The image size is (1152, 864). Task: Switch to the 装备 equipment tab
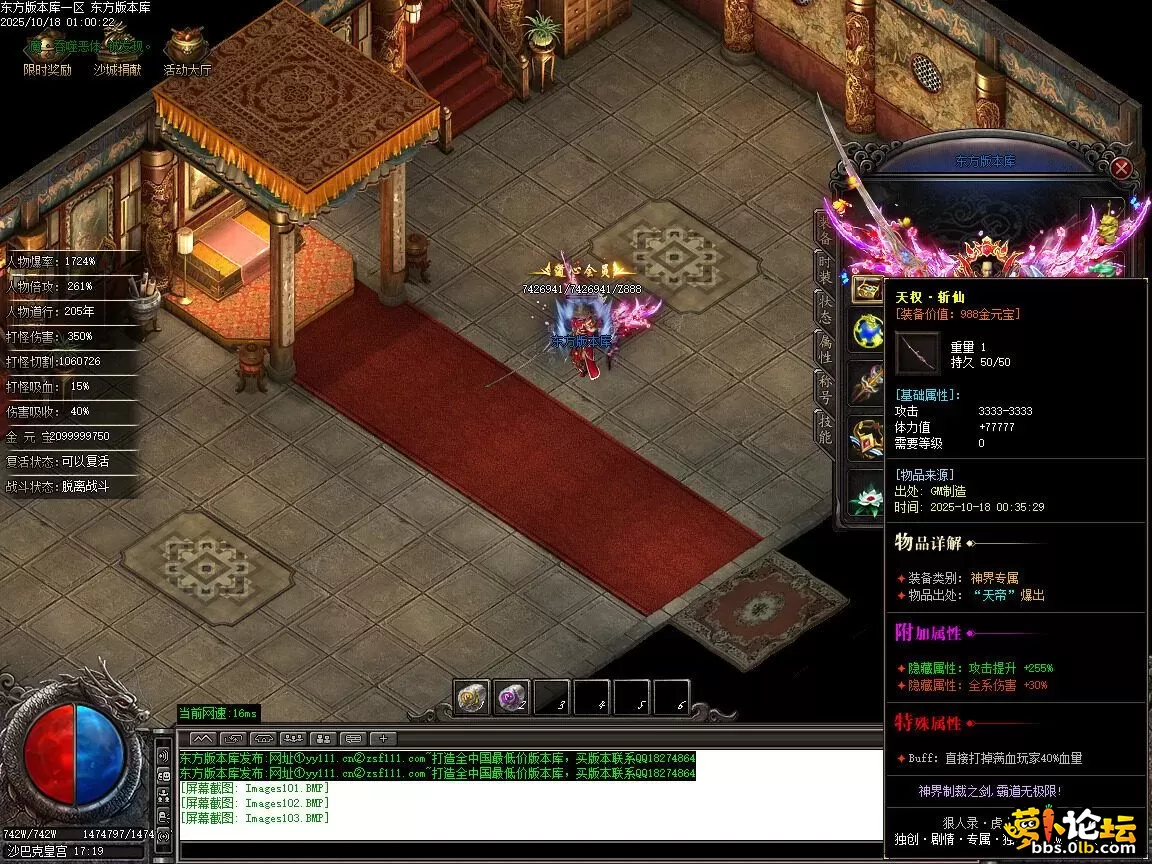pos(825,230)
